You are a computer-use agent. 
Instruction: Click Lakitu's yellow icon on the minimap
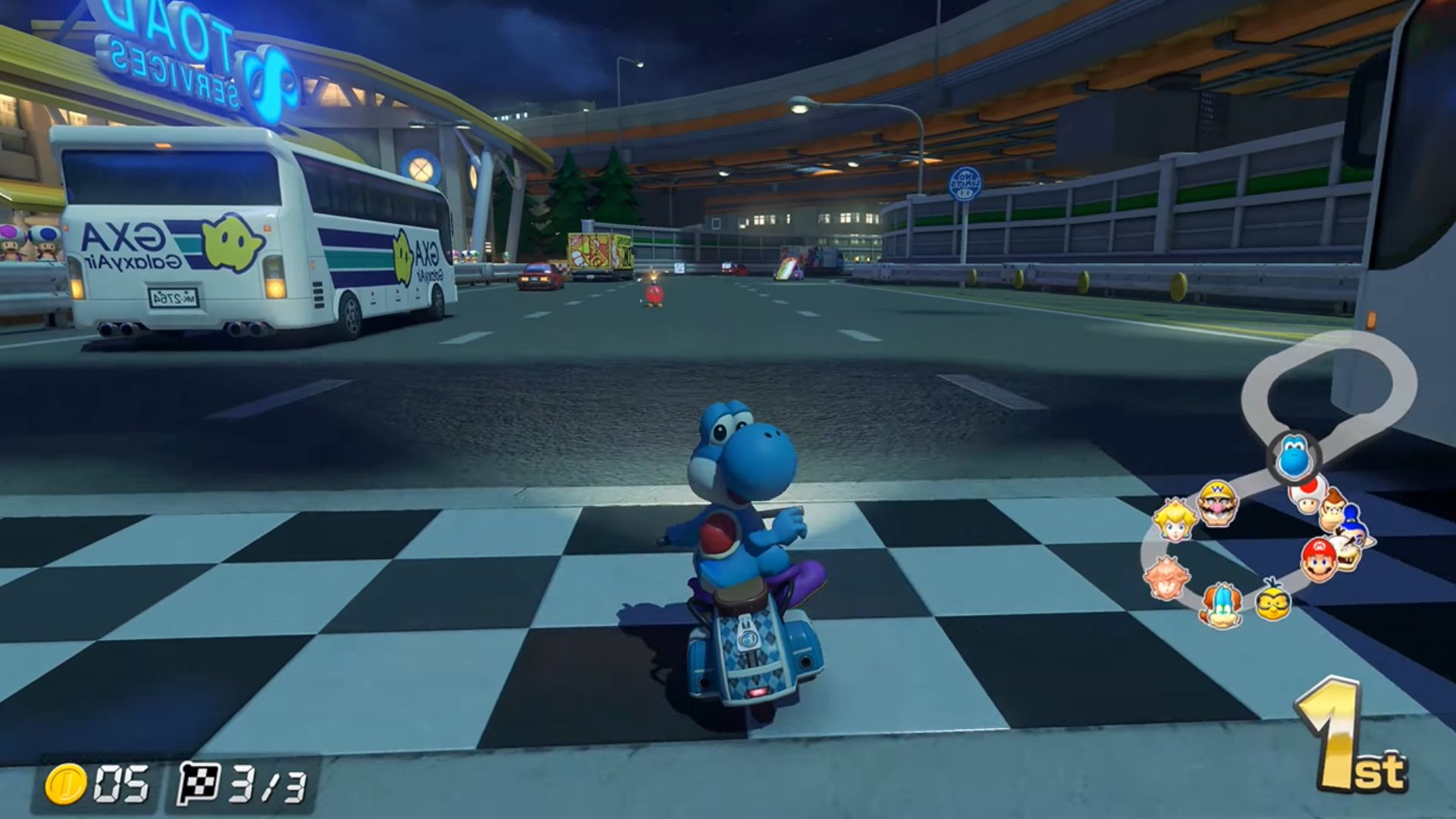pos(1272,601)
